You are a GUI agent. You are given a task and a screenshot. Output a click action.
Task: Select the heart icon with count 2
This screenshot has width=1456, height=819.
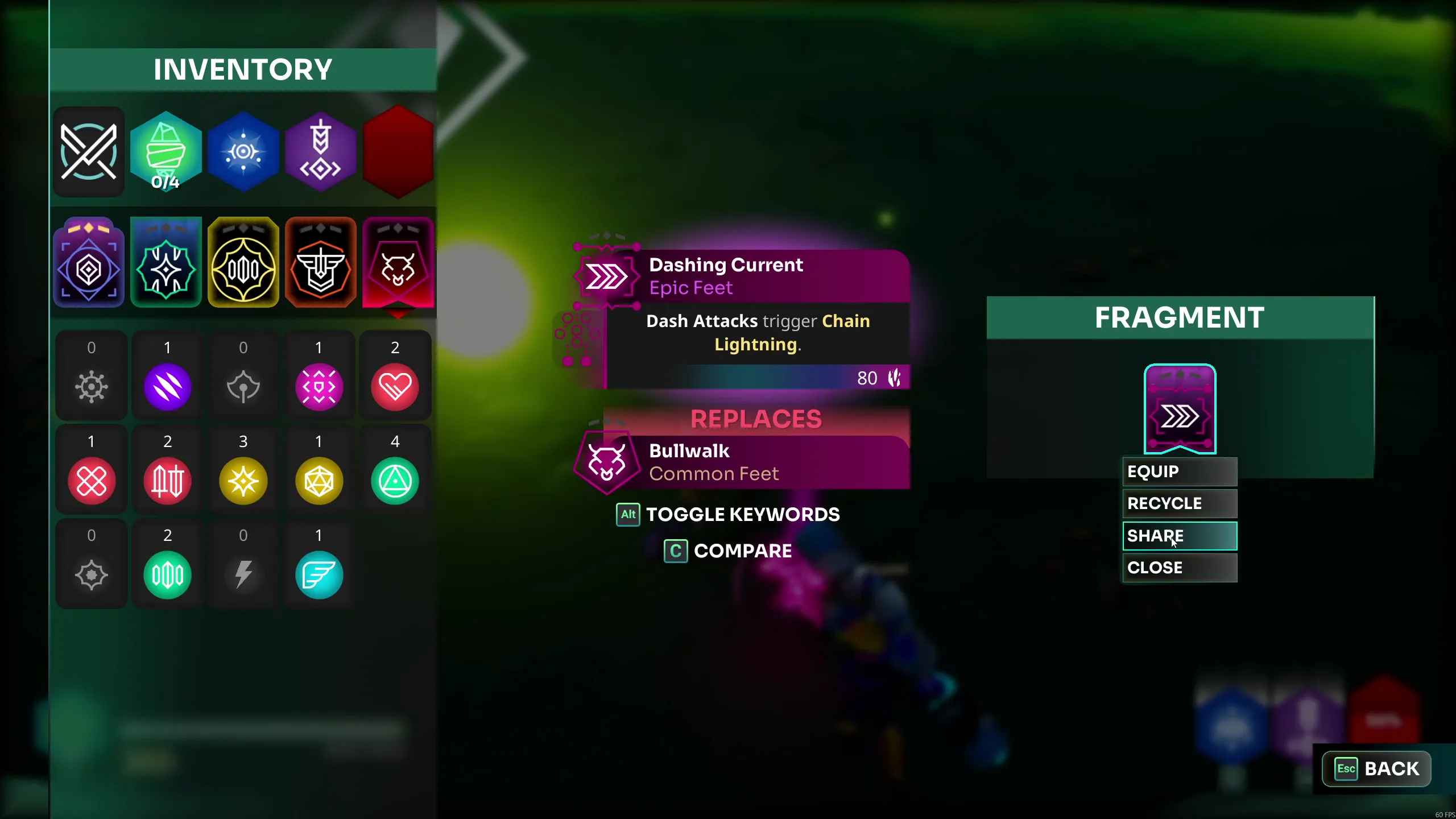point(396,387)
